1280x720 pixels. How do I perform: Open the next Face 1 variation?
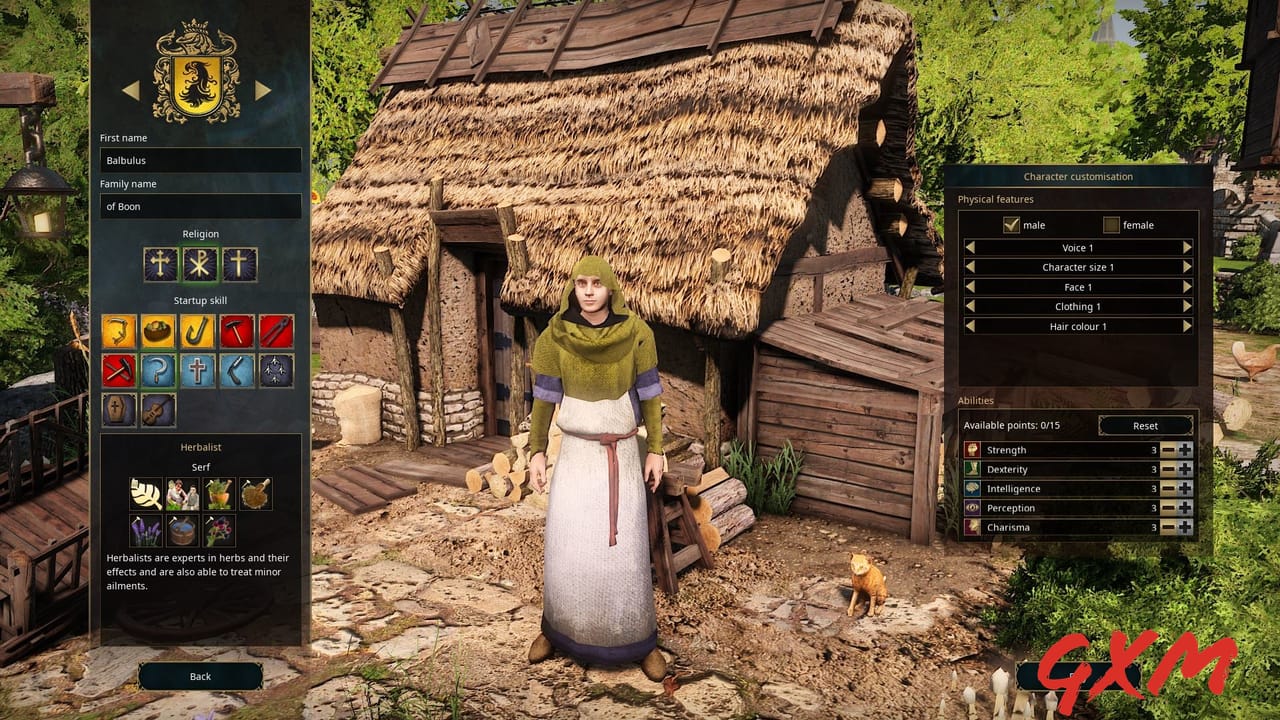[1187, 286]
